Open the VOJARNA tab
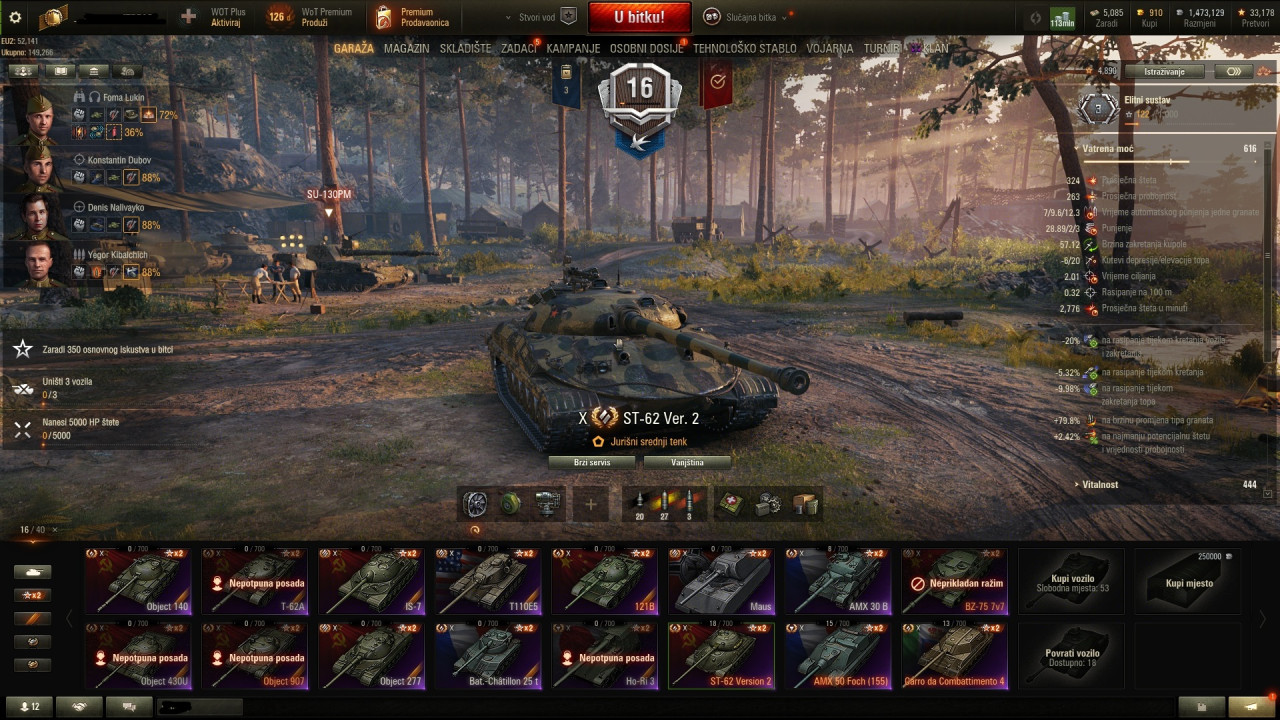The width and height of the screenshot is (1280, 720). tap(830, 48)
